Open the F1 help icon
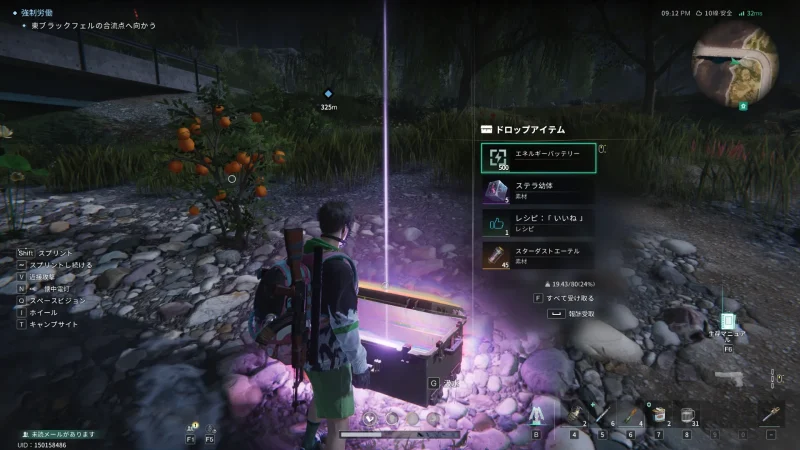The width and height of the screenshot is (800, 450). pos(190,427)
